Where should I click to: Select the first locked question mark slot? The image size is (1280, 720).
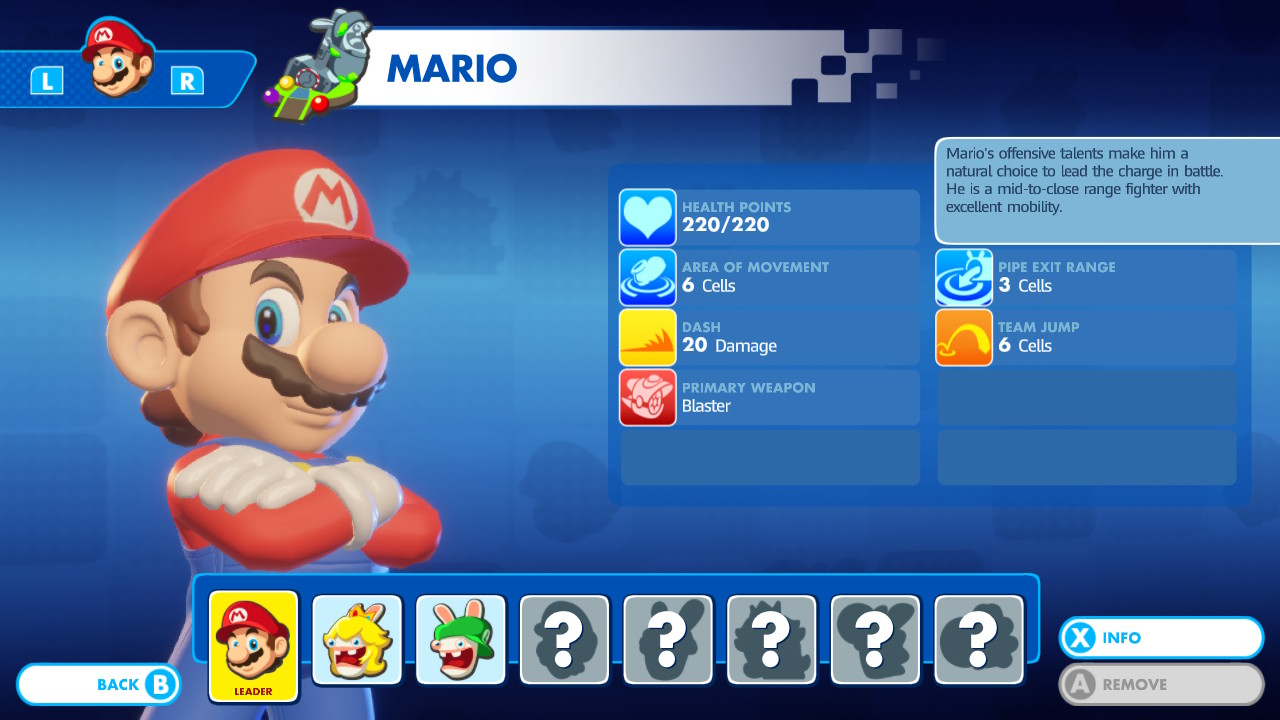tap(565, 638)
